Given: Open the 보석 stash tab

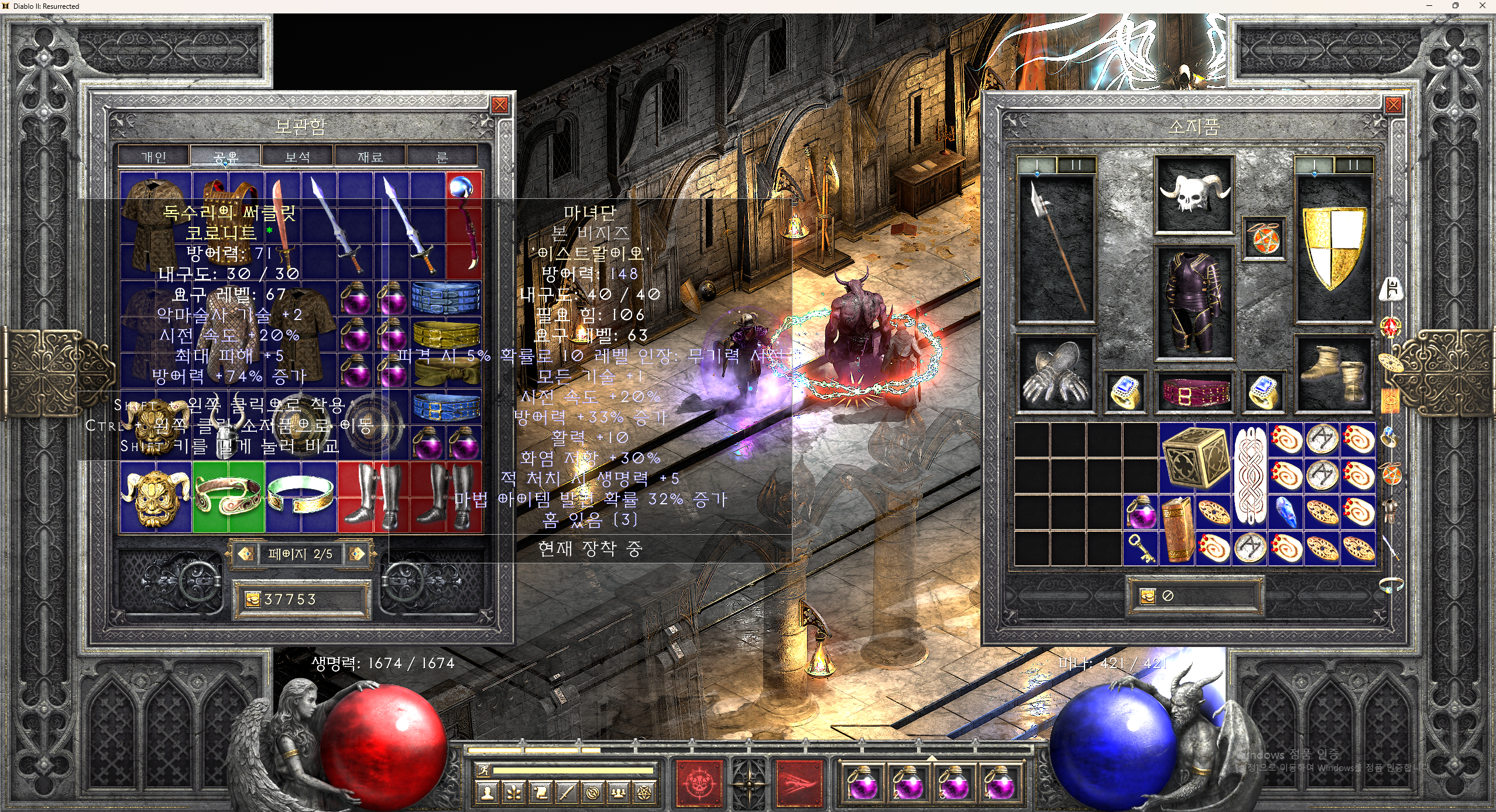Looking at the screenshot, I should [298, 157].
